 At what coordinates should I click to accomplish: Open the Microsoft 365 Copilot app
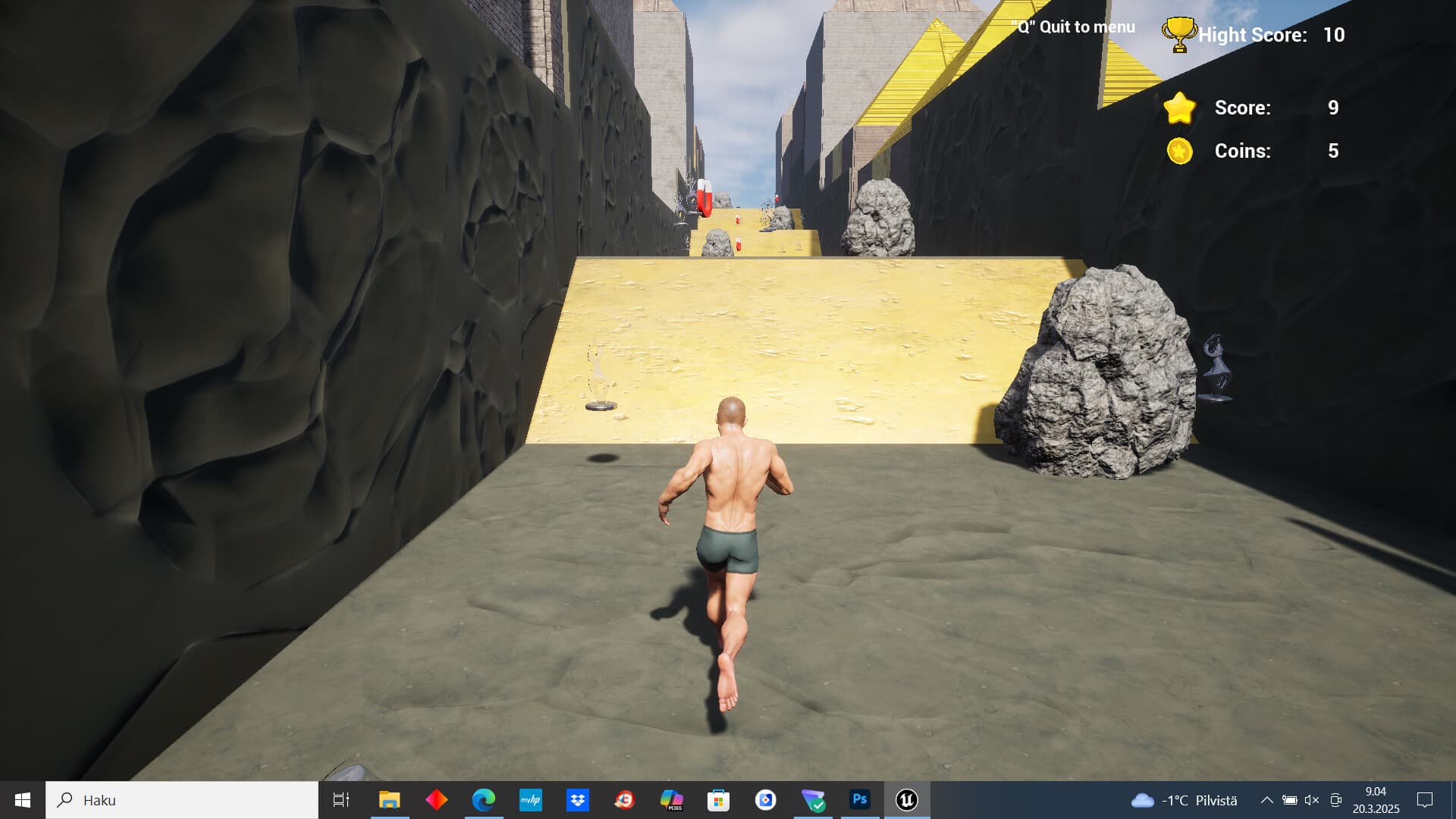click(672, 800)
